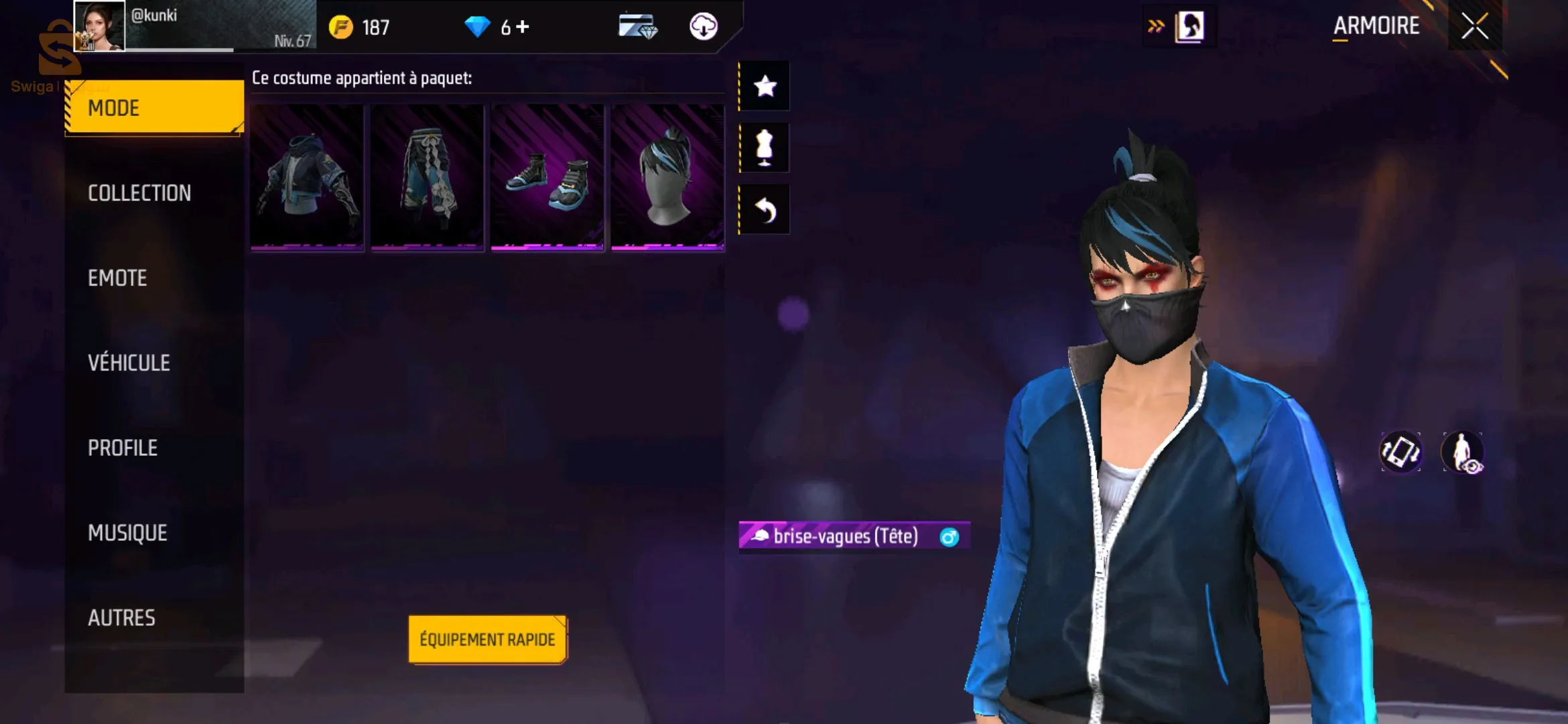Switch to the MODE tab
Image resolution: width=1568 pixels, height=724 pixels.
154,107
